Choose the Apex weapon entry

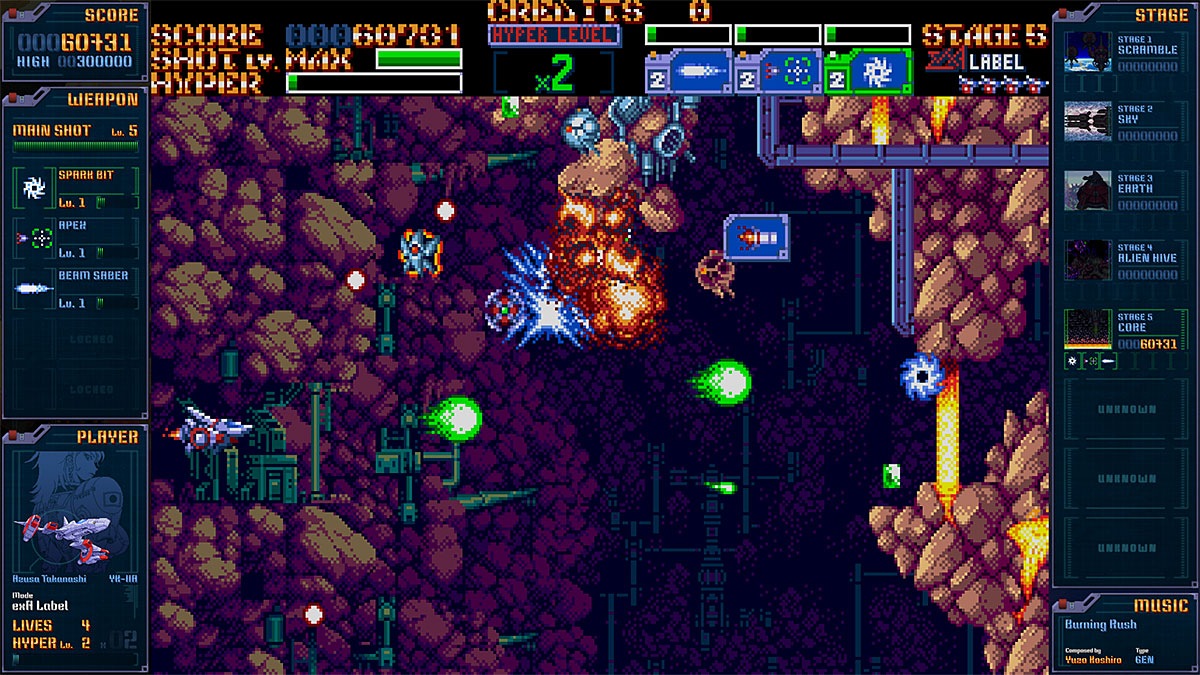(x=75, y=238)
